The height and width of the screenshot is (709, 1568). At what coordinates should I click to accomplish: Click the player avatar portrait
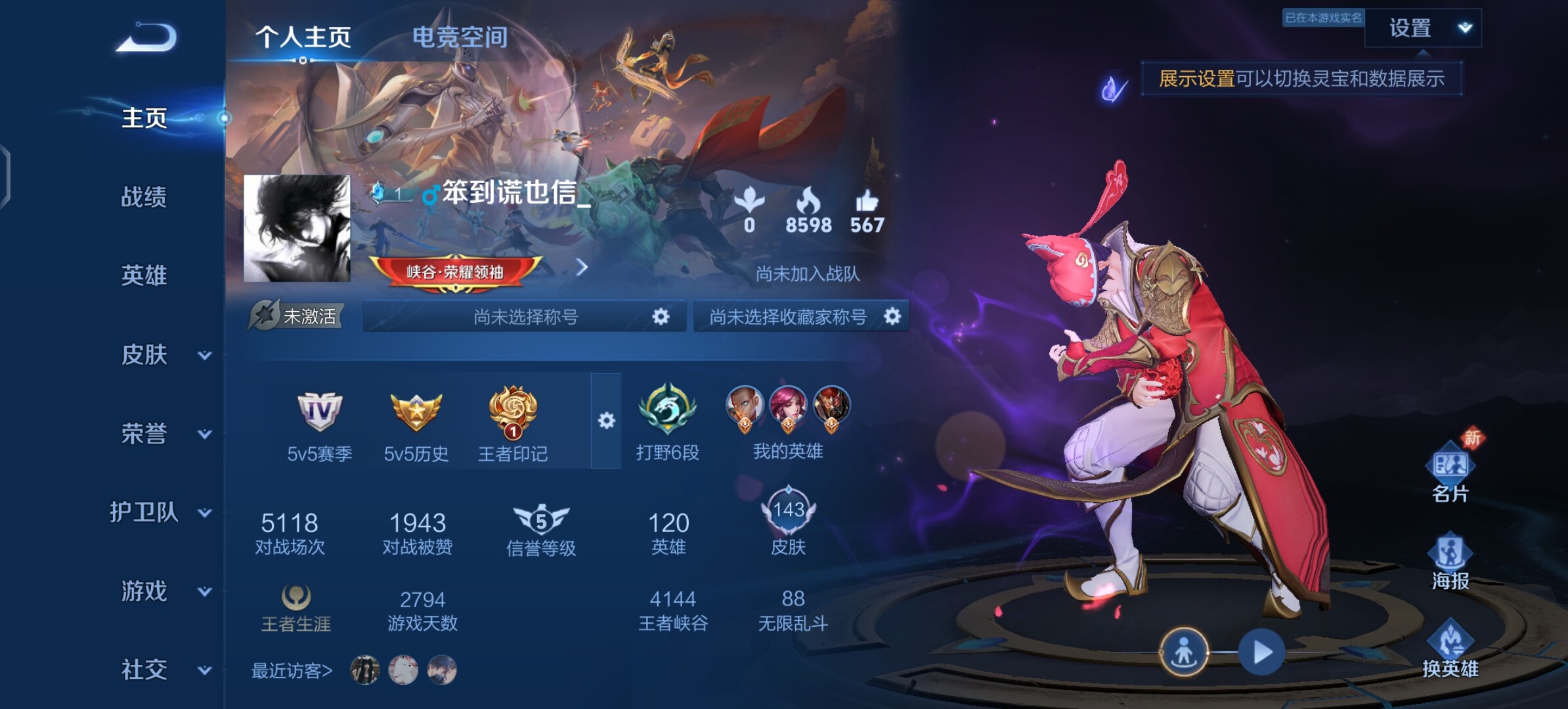pos(297,228)
